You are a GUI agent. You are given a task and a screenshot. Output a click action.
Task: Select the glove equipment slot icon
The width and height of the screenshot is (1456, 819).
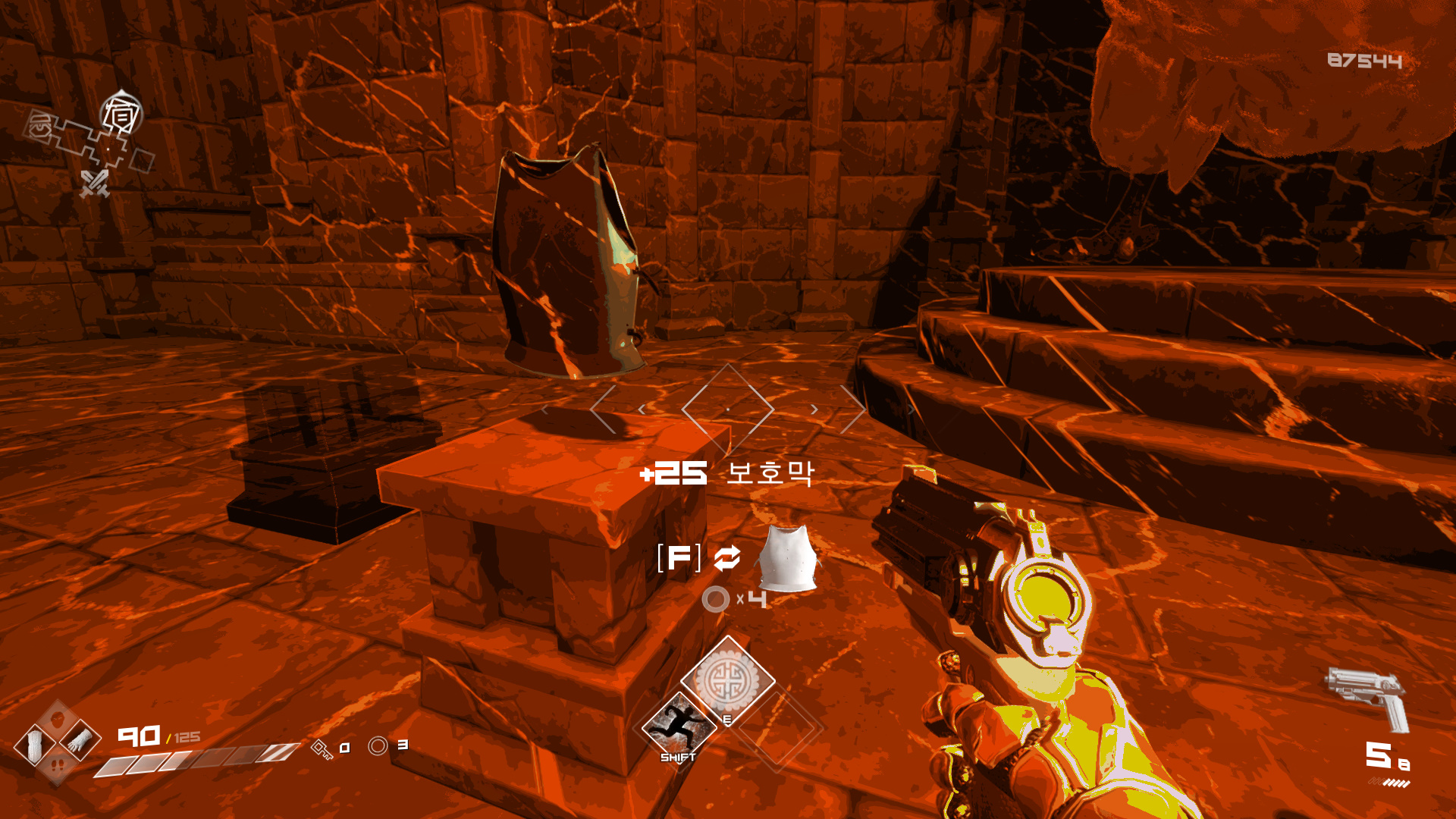coord(80,739)
